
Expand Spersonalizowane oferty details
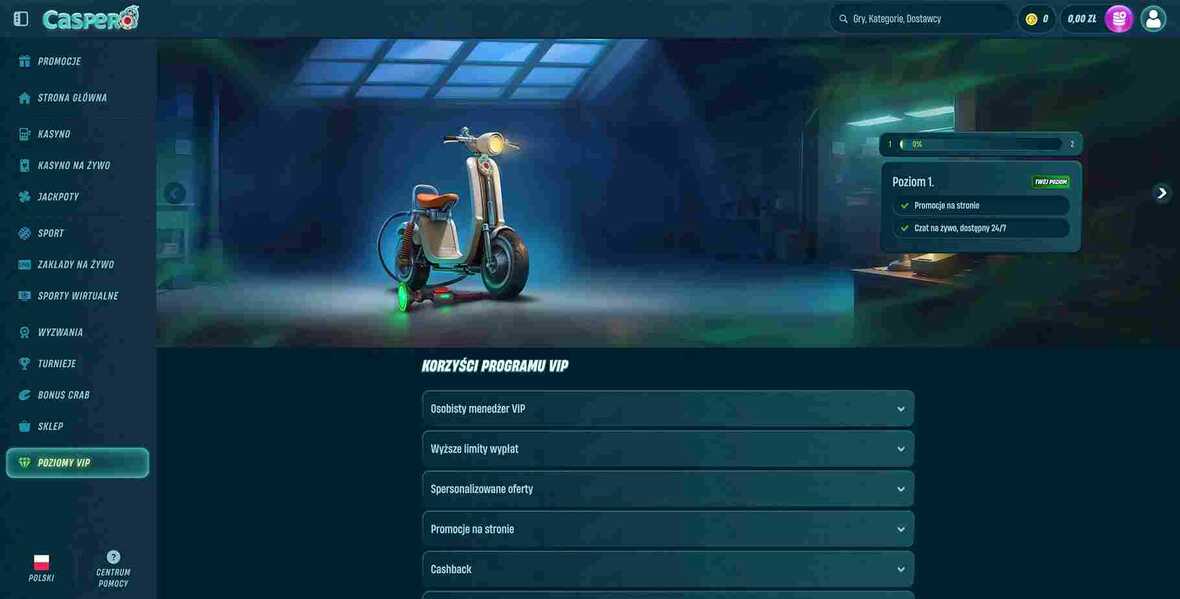[x=667, y=489]
